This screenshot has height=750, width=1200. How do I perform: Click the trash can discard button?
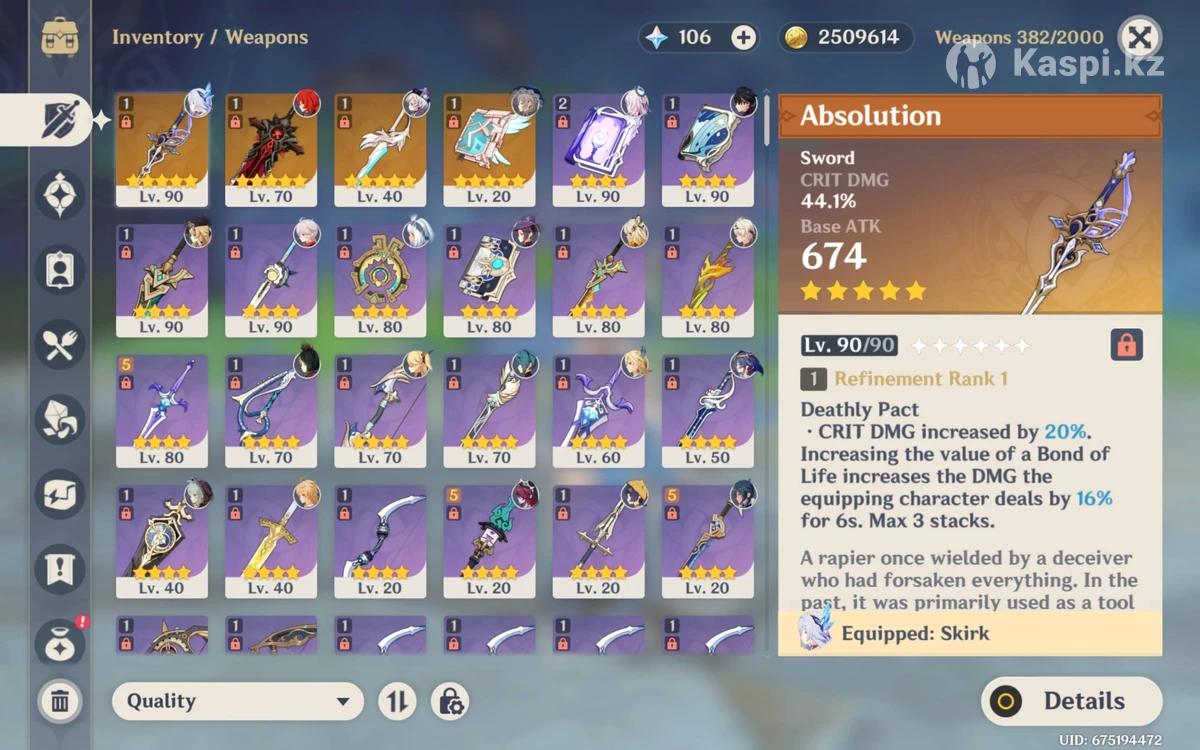click(60, 700)
